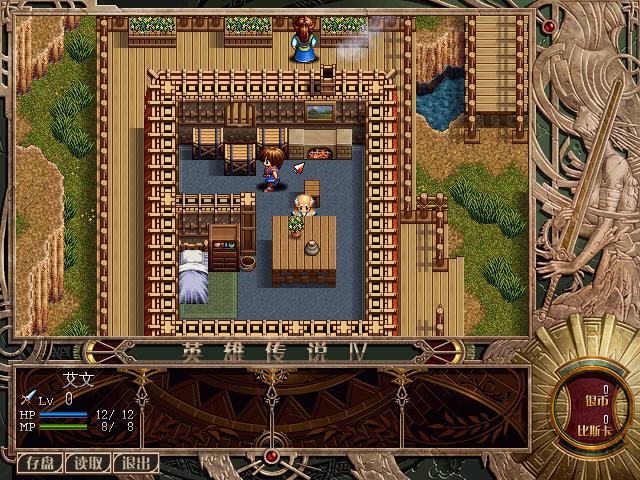This screenshot has height=480, width=640.
Task: Open the 读取 (load) game menu
Action: pos(88,463)
